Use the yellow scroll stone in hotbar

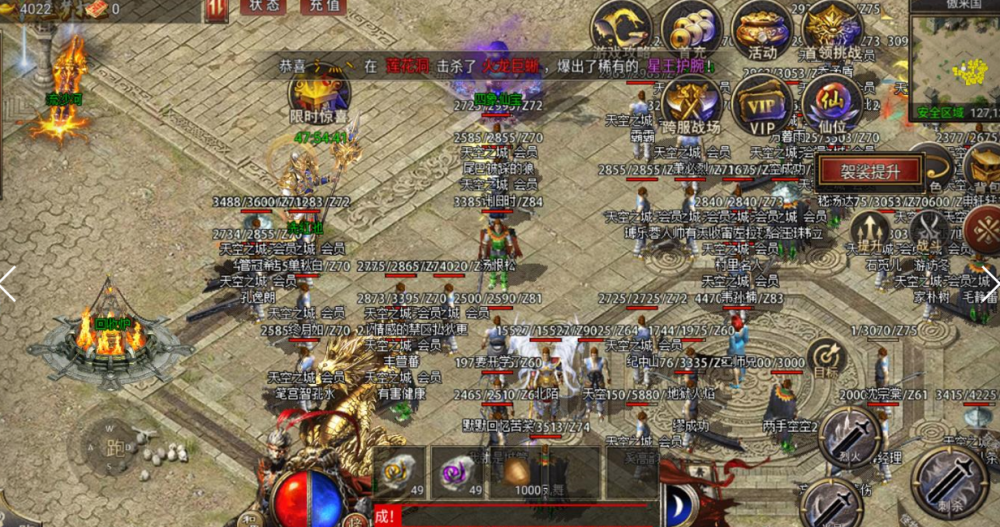(x=400, y=472)
